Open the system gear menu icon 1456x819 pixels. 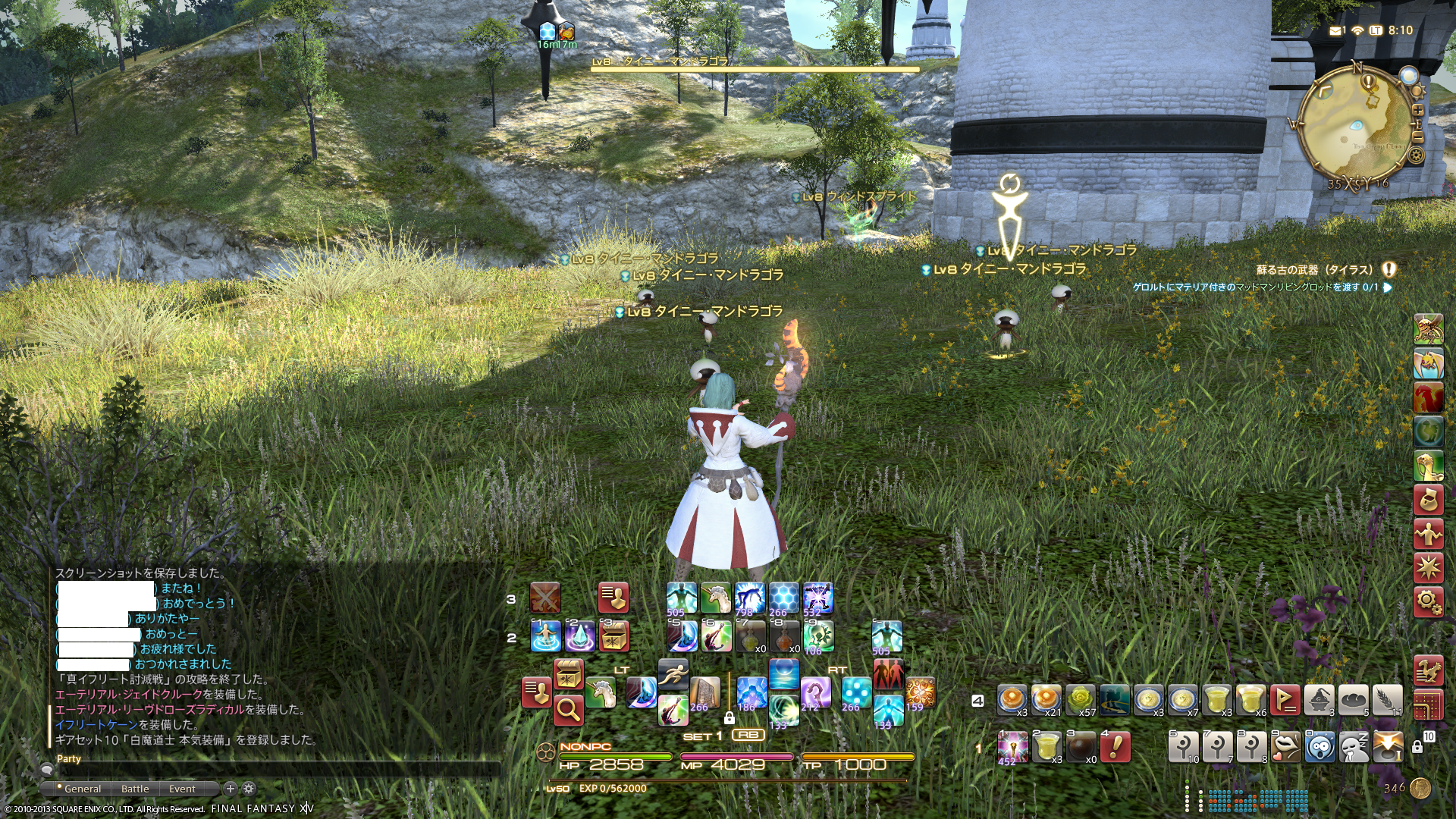pyautogui.click(x=1428, y=602)
